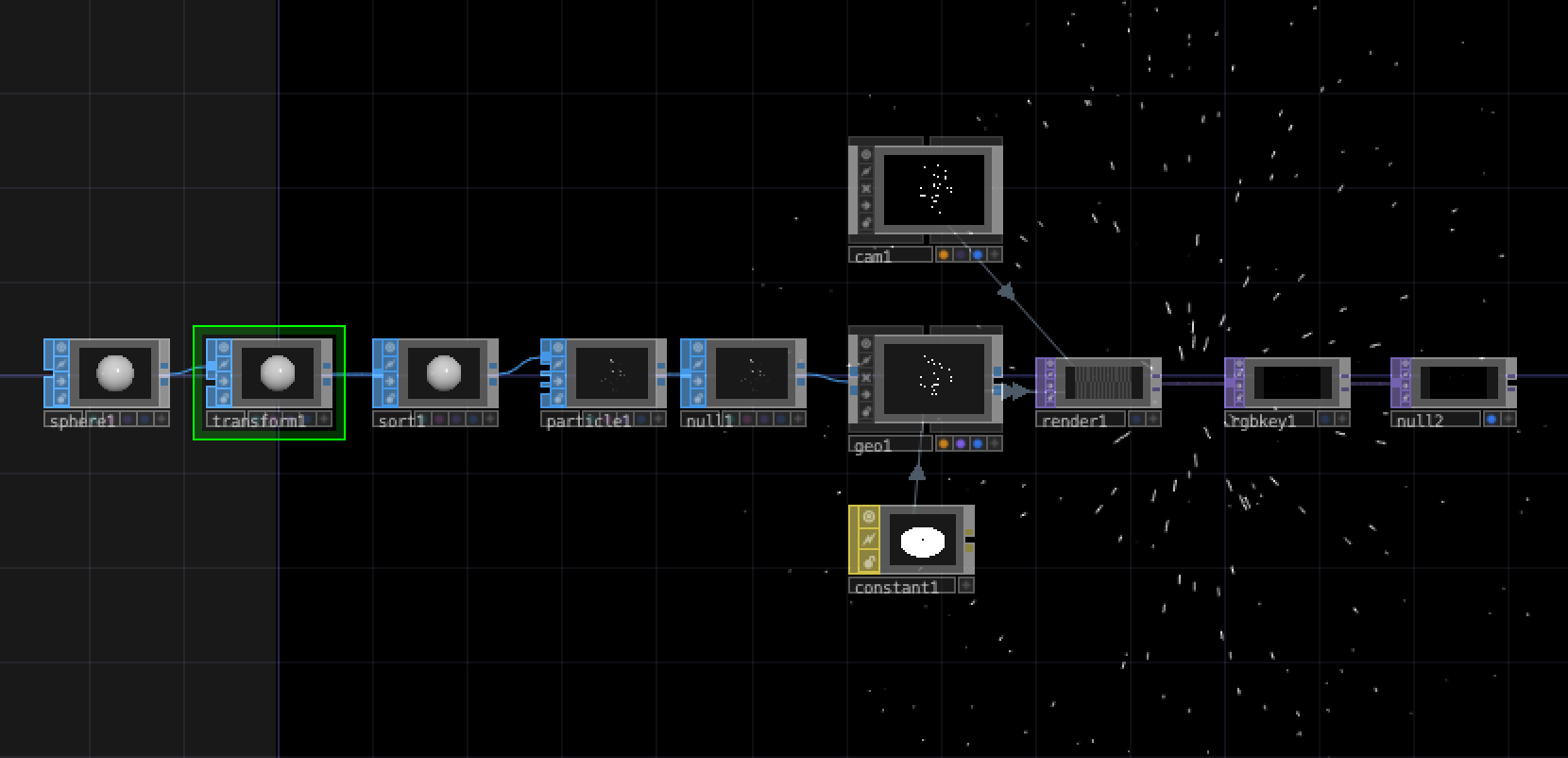The width and height of the screenshot is (1568, 758).
Task: Select the null1 node
Action: [751, 373]
